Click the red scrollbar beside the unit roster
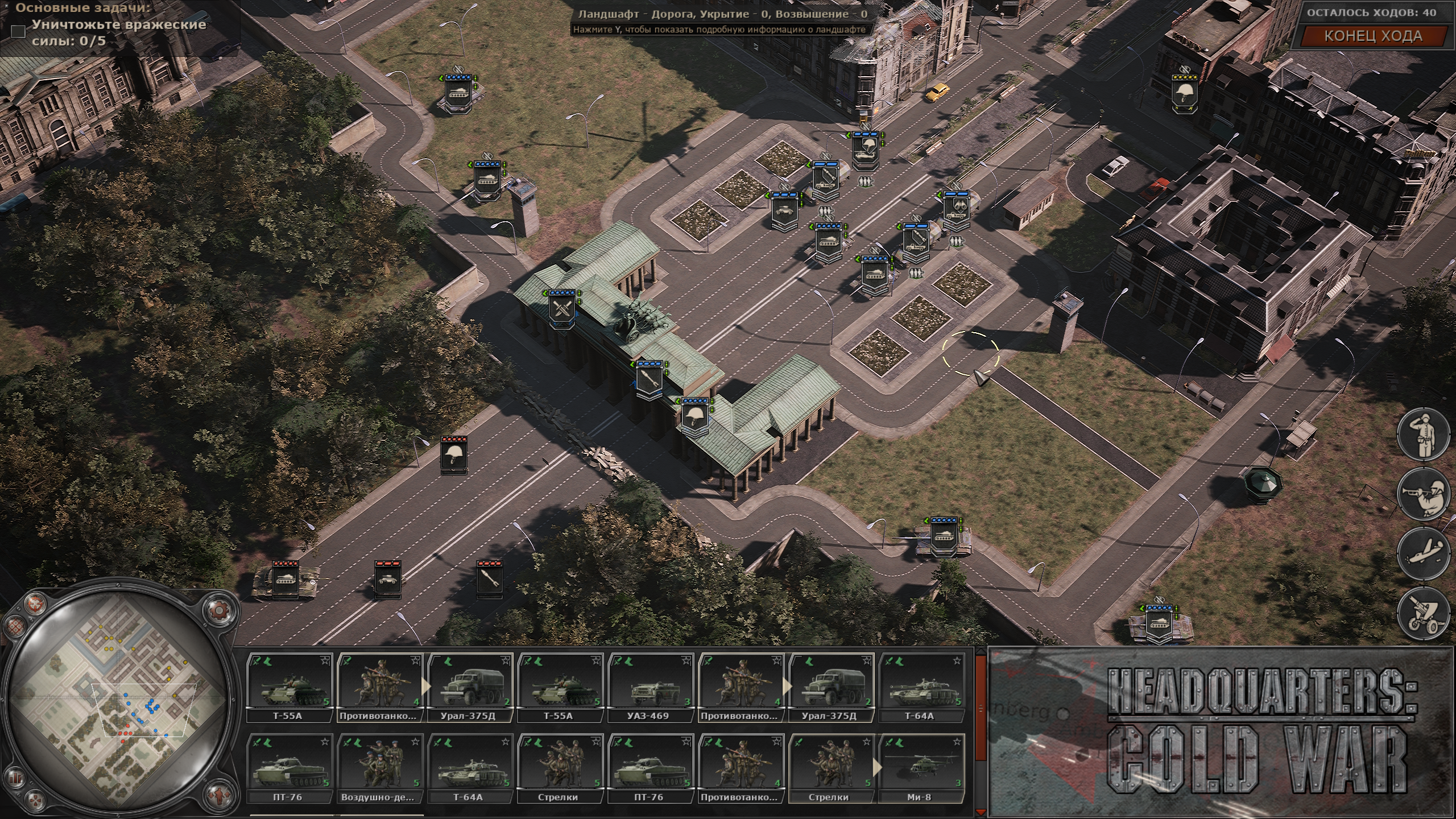 [x=980, y=708]
